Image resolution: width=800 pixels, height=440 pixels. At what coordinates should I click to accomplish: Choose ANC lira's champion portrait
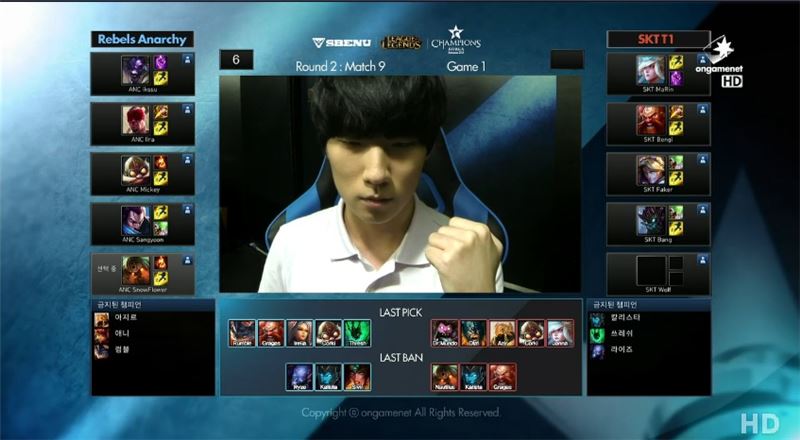click(133, 119)
